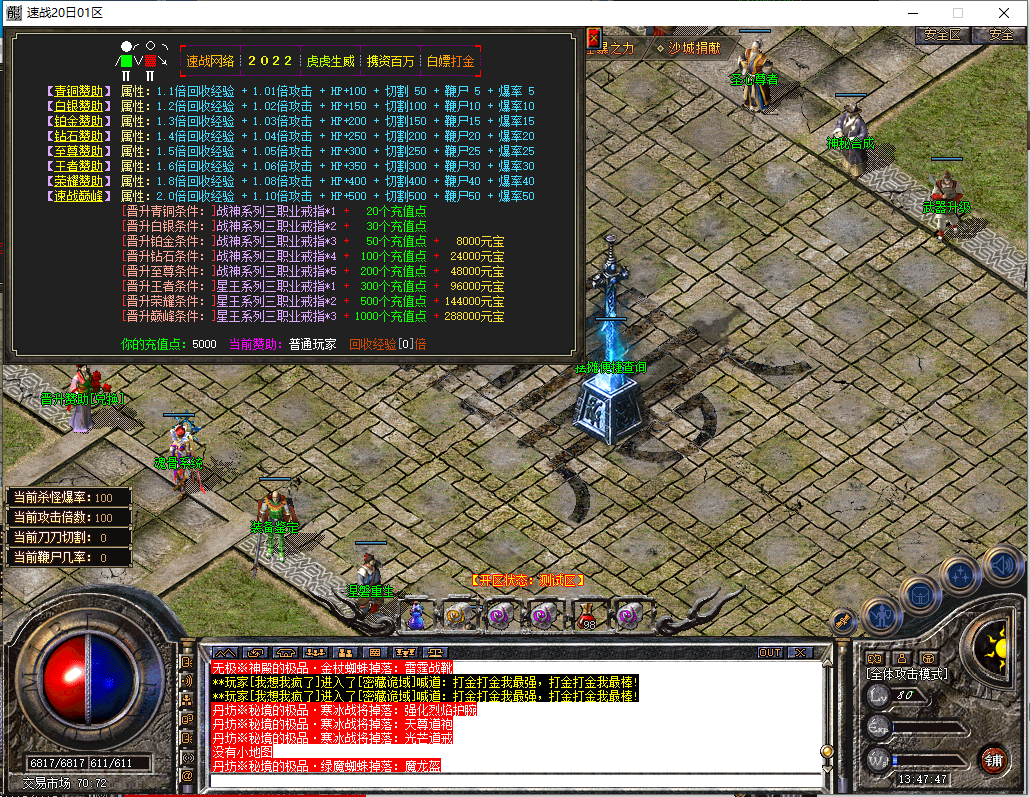Choose the 白银赞助 sponsor tier
Image resolution: width=1030 pixels, height=797 pixels.
[x=77, y=106]
